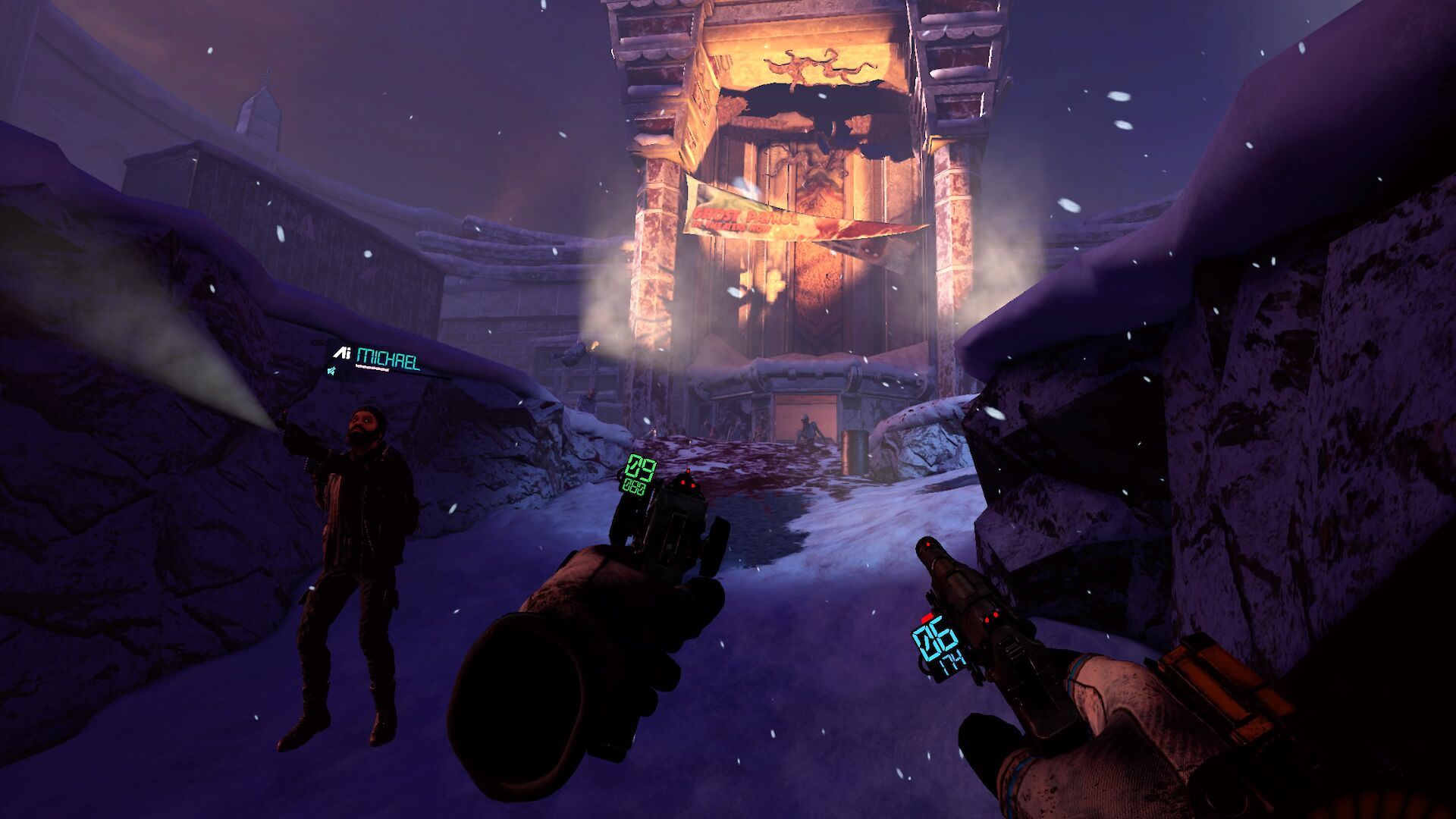Toggle the speaker icon under Michael's name
Viewport: 1456px width, 819px height.
[x=332, y=371]
